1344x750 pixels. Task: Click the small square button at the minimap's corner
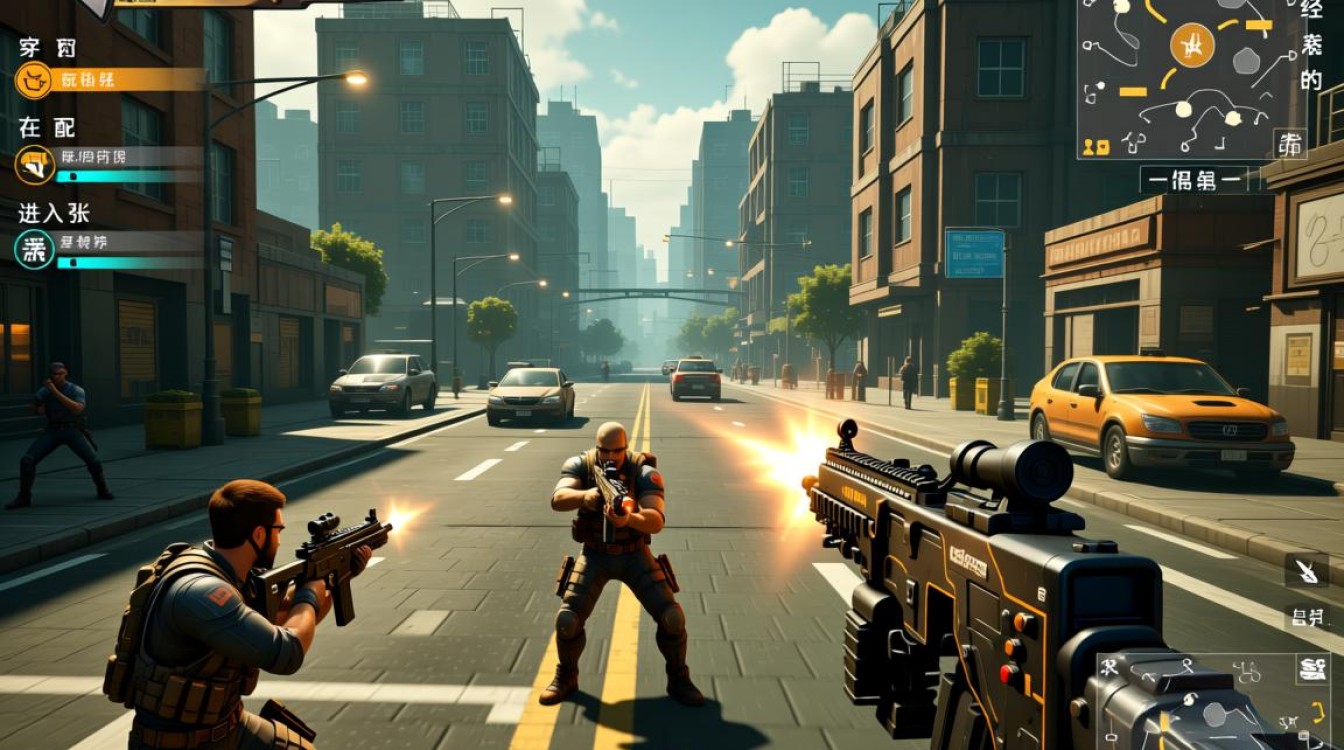[x=1289, y=143]
